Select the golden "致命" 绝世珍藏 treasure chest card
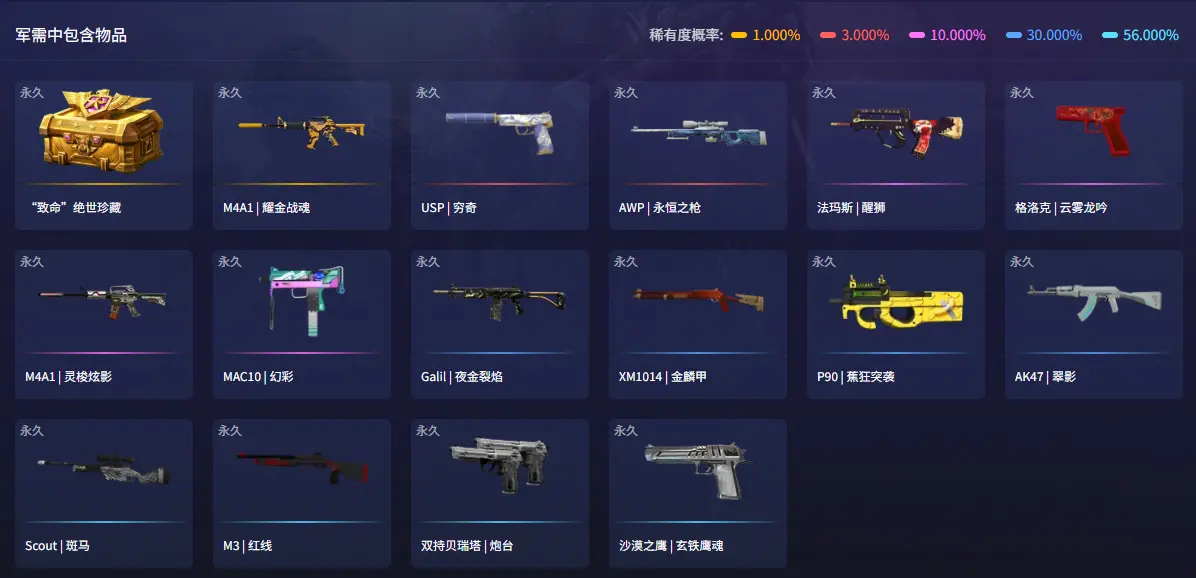This screenshot has width=1196, height=578. [103, 155]
